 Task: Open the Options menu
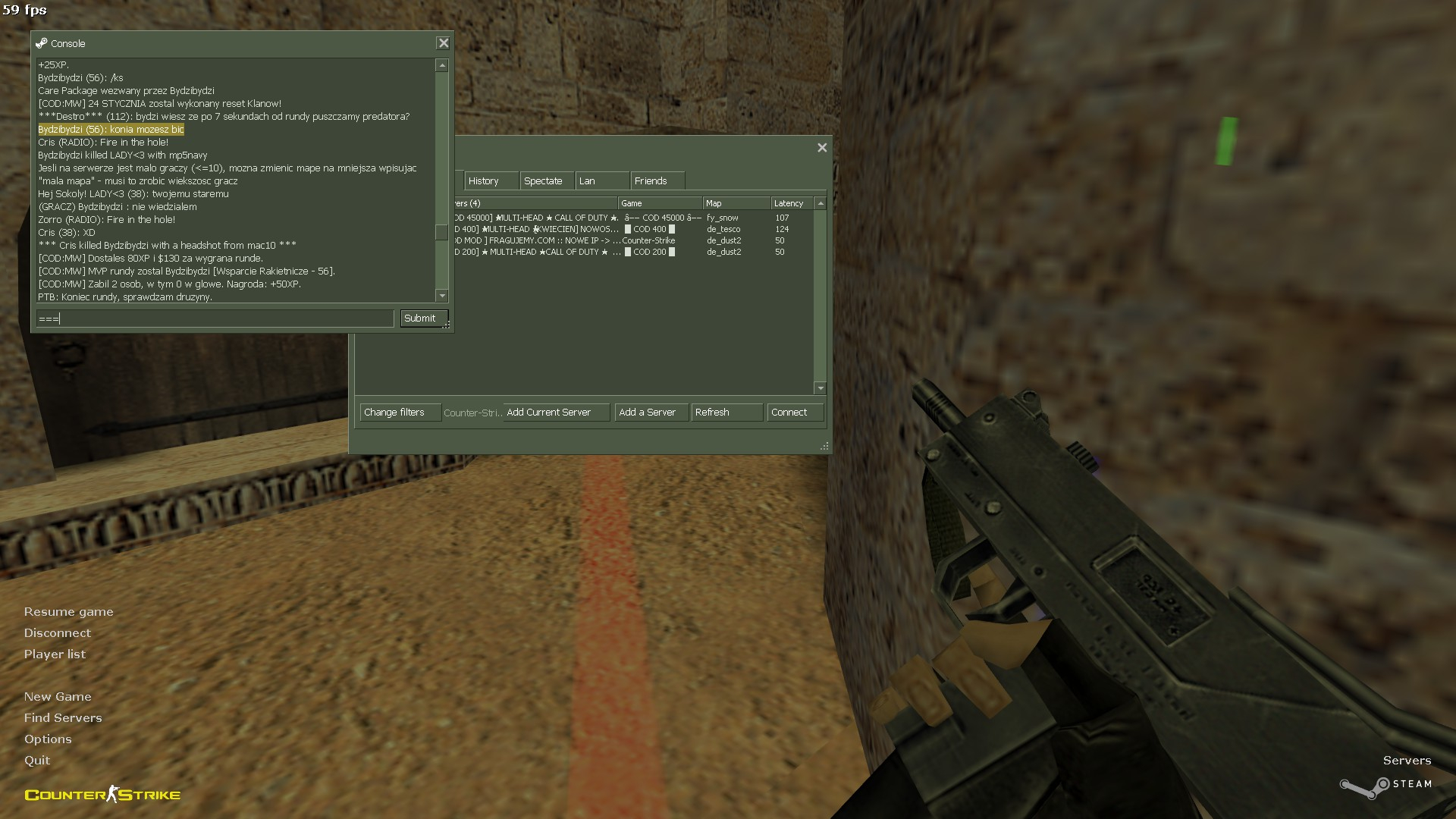pos(48,739)
